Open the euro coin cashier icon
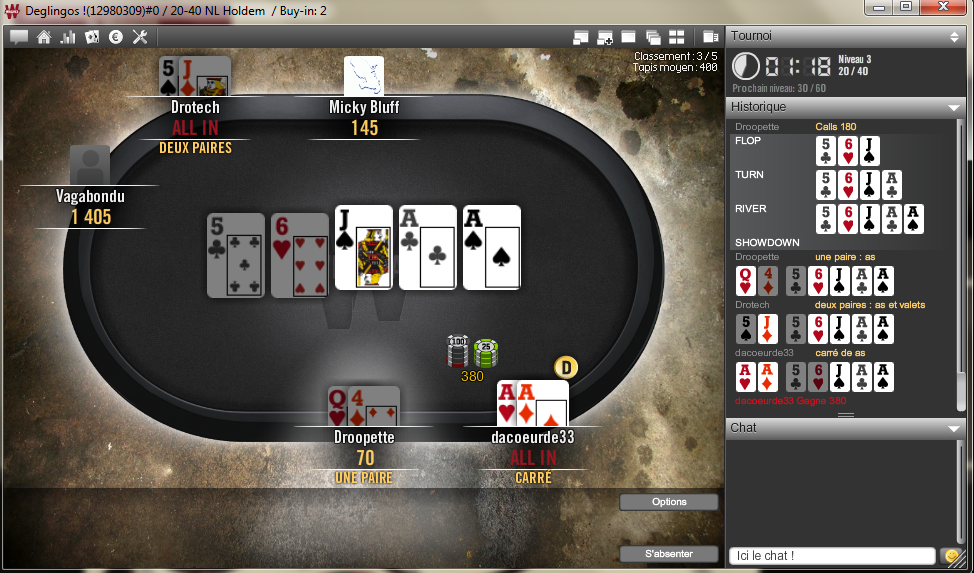The width and height of the screenshot is (974, 573). coord(116,37)
